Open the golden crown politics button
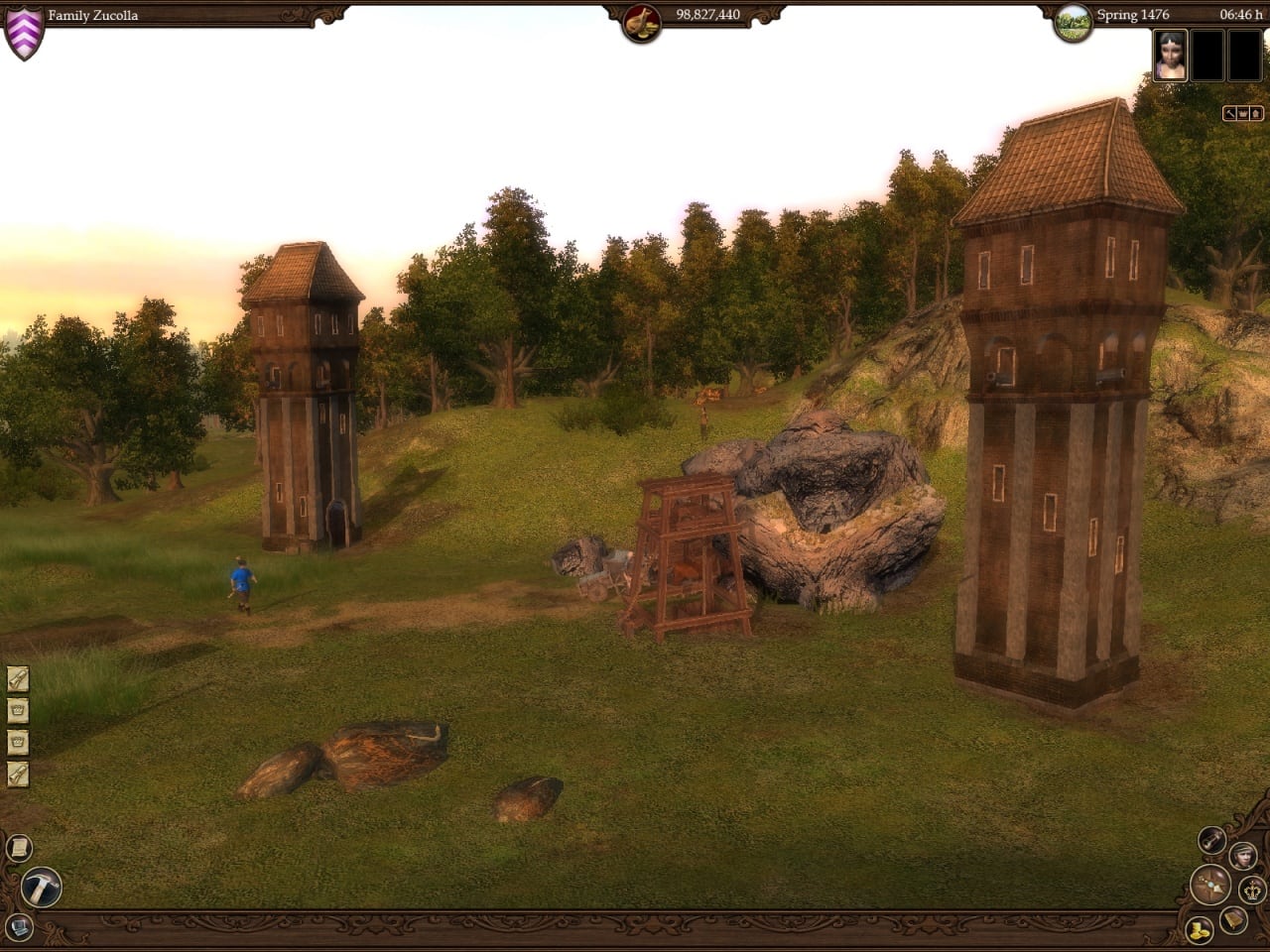 (x=1252, y=889)
